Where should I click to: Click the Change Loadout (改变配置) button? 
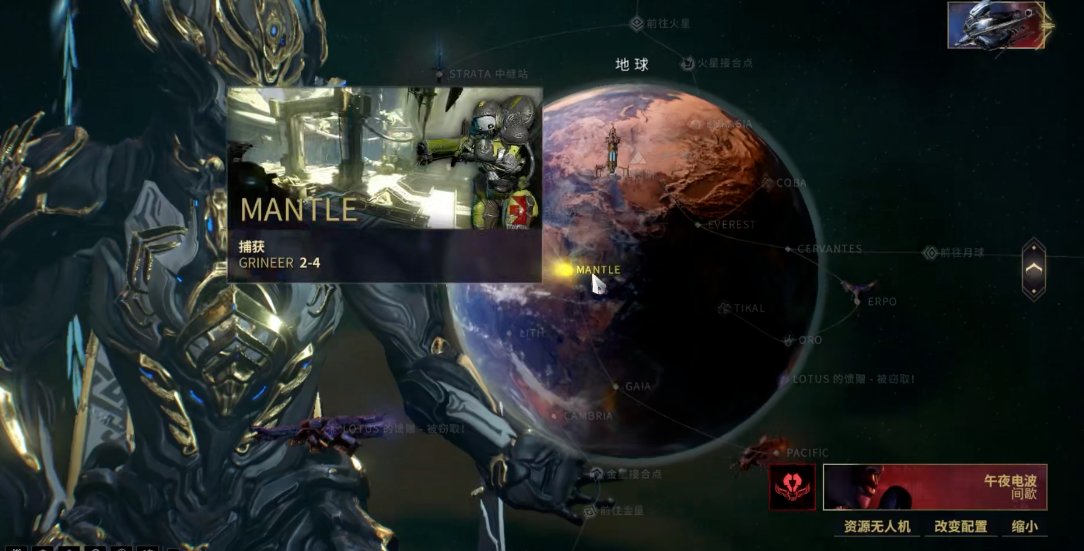pyautogui.click(x=960, y=526)
